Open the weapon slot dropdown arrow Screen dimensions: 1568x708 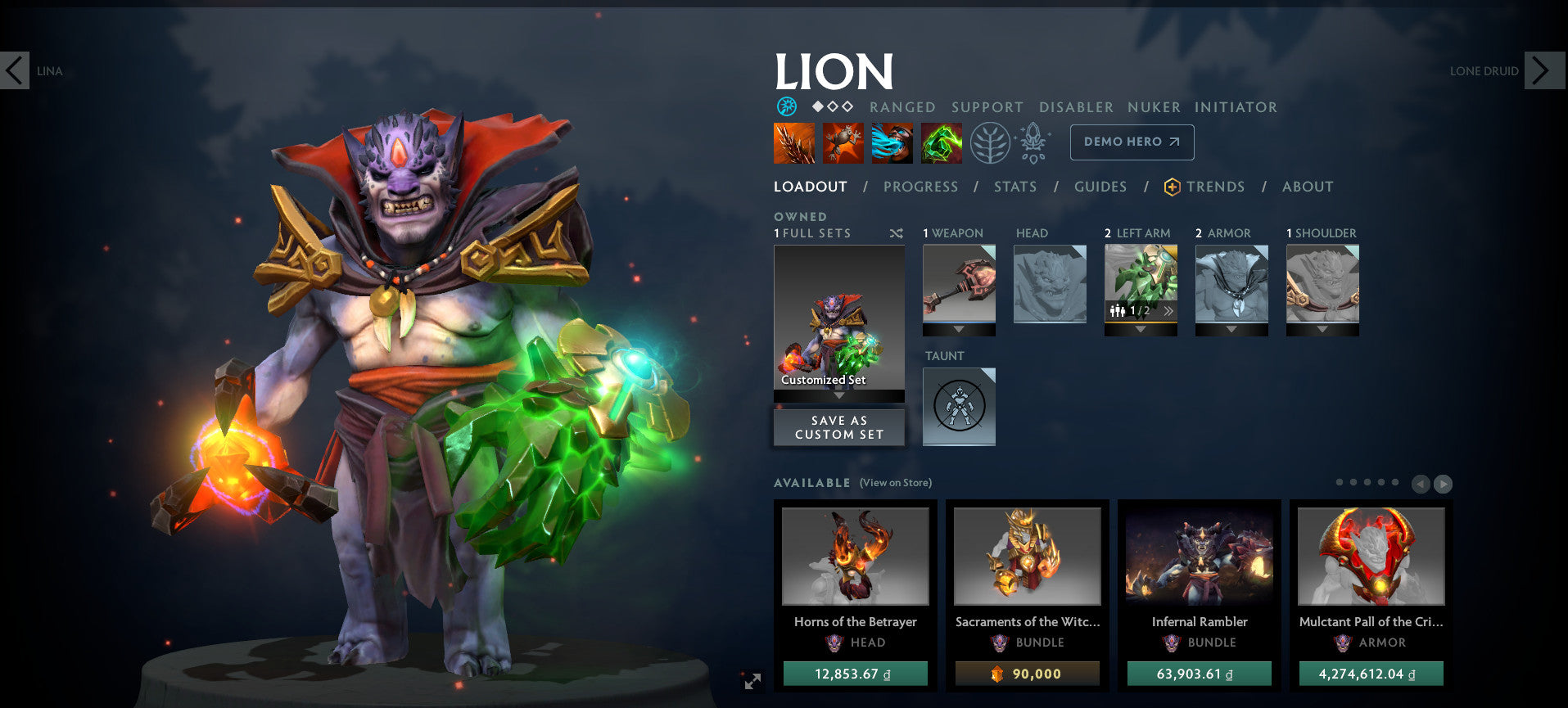pyautogui.click(x=958, y=328)
